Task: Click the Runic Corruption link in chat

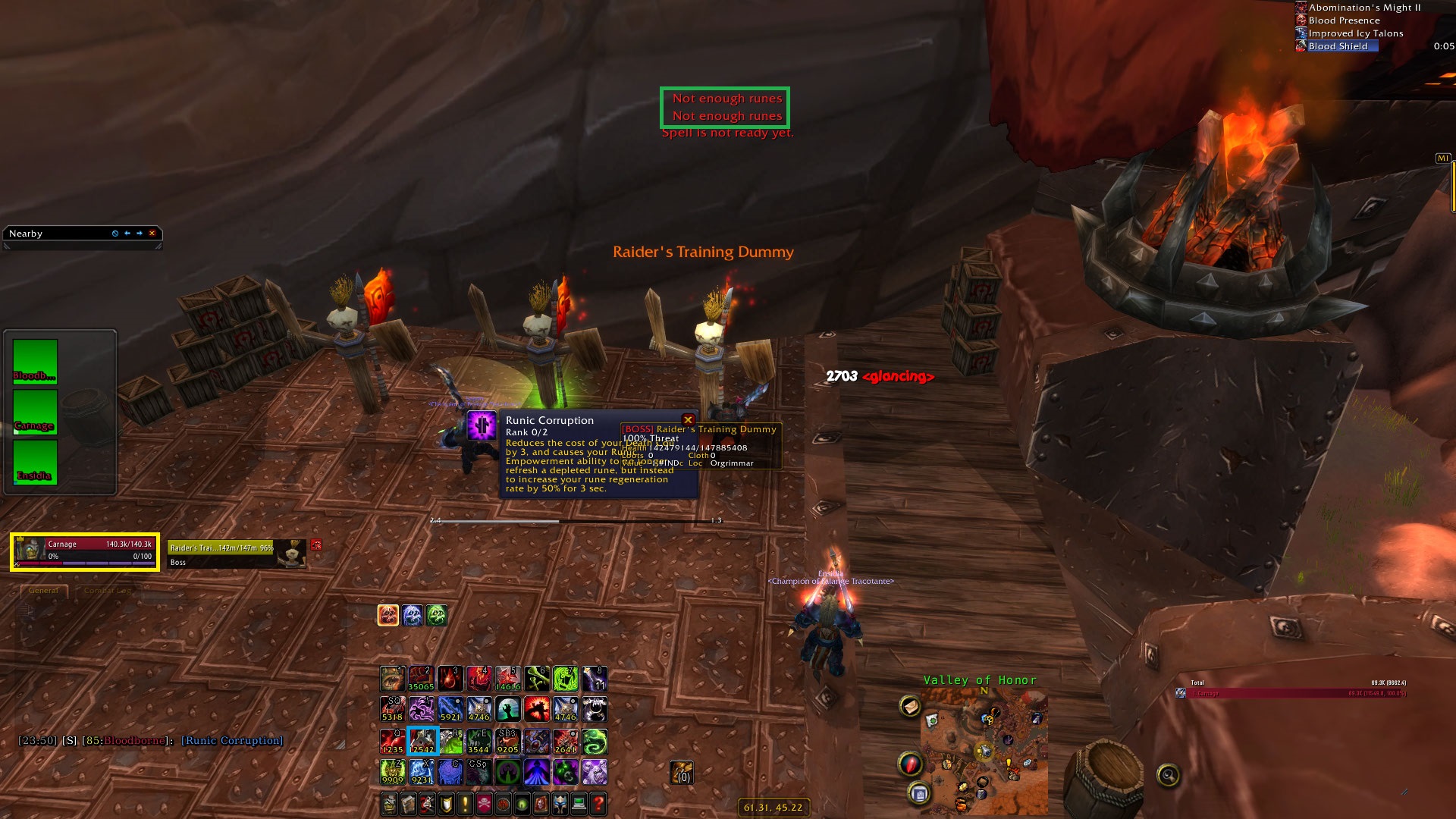Action: tap(231, 740)
